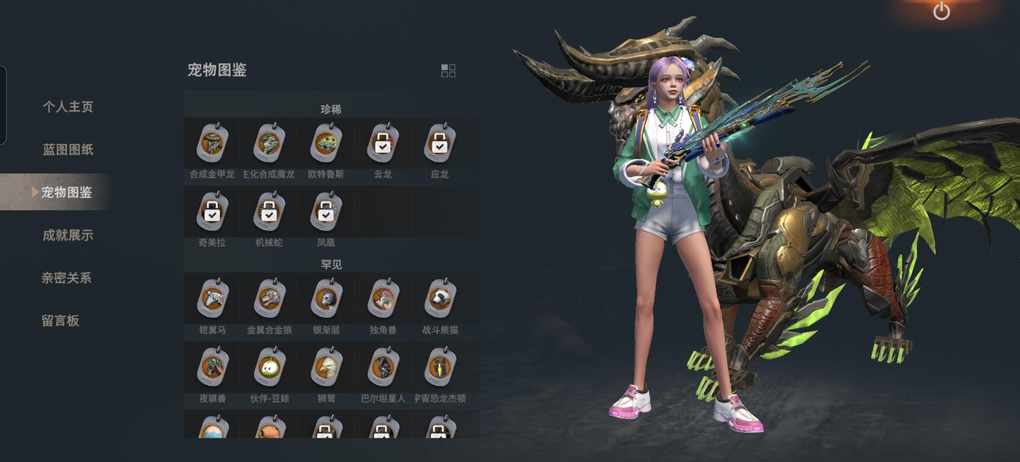Select the 金属合金狼 pet tag
The height and width of the screenshot is (462, 1020).
pos(269,299)
